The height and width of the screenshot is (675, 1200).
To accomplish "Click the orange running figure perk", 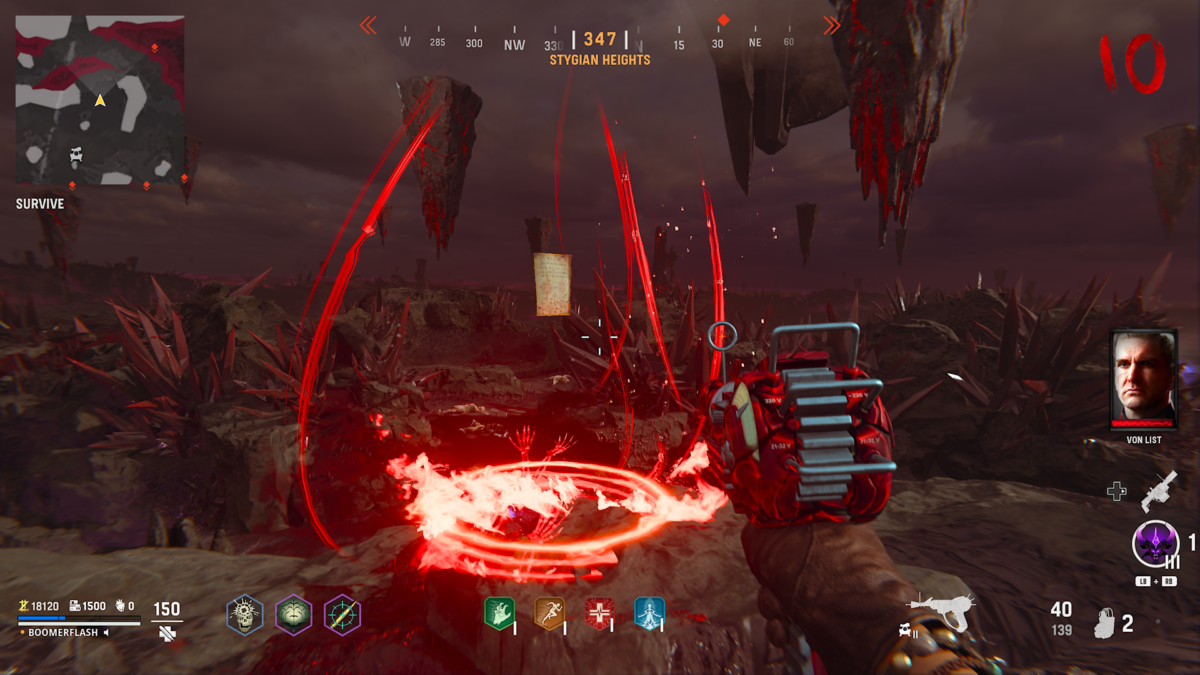I will pyautogui.click(x=549, y=613).
